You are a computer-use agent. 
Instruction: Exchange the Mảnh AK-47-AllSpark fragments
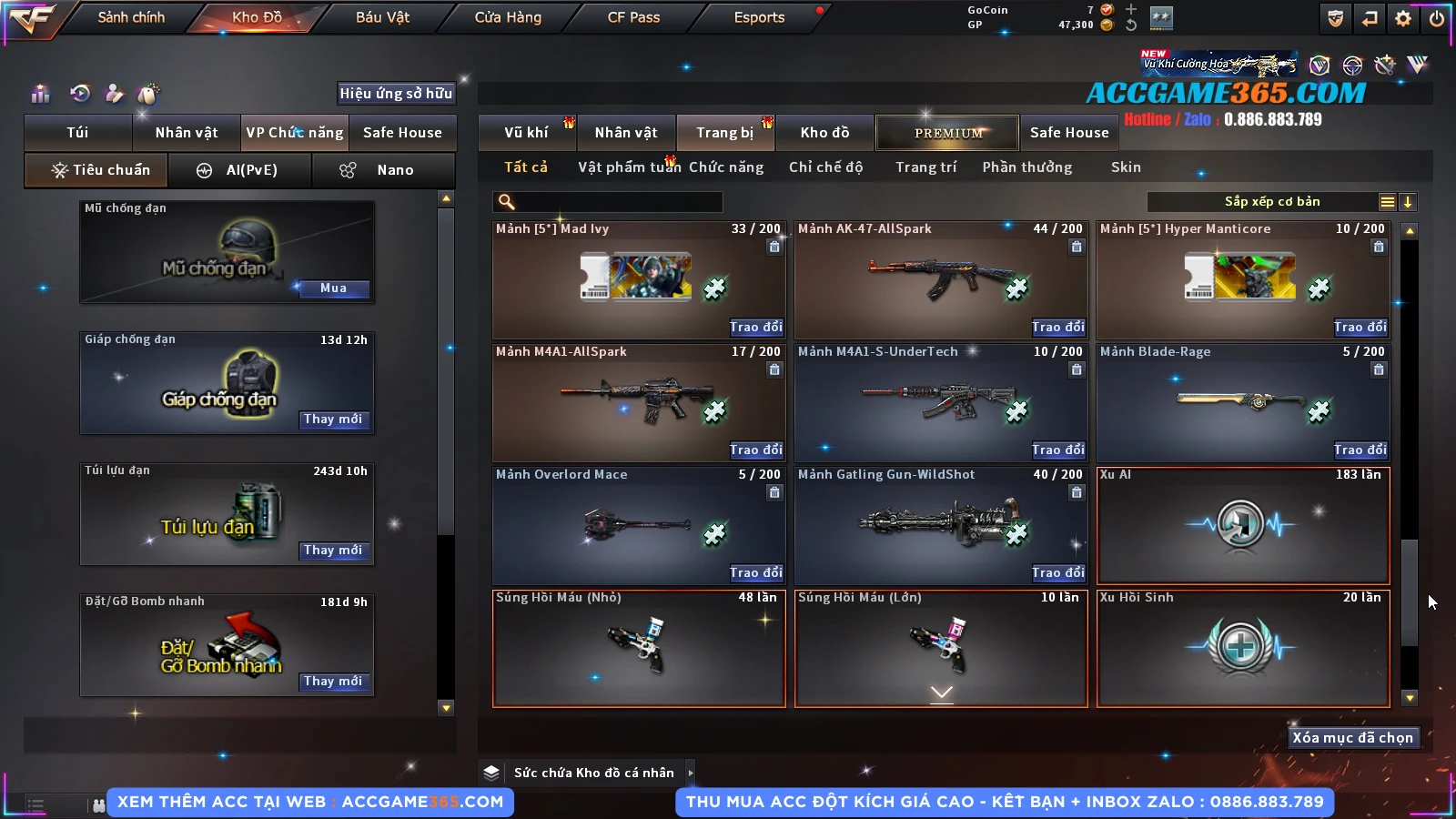1057,327
